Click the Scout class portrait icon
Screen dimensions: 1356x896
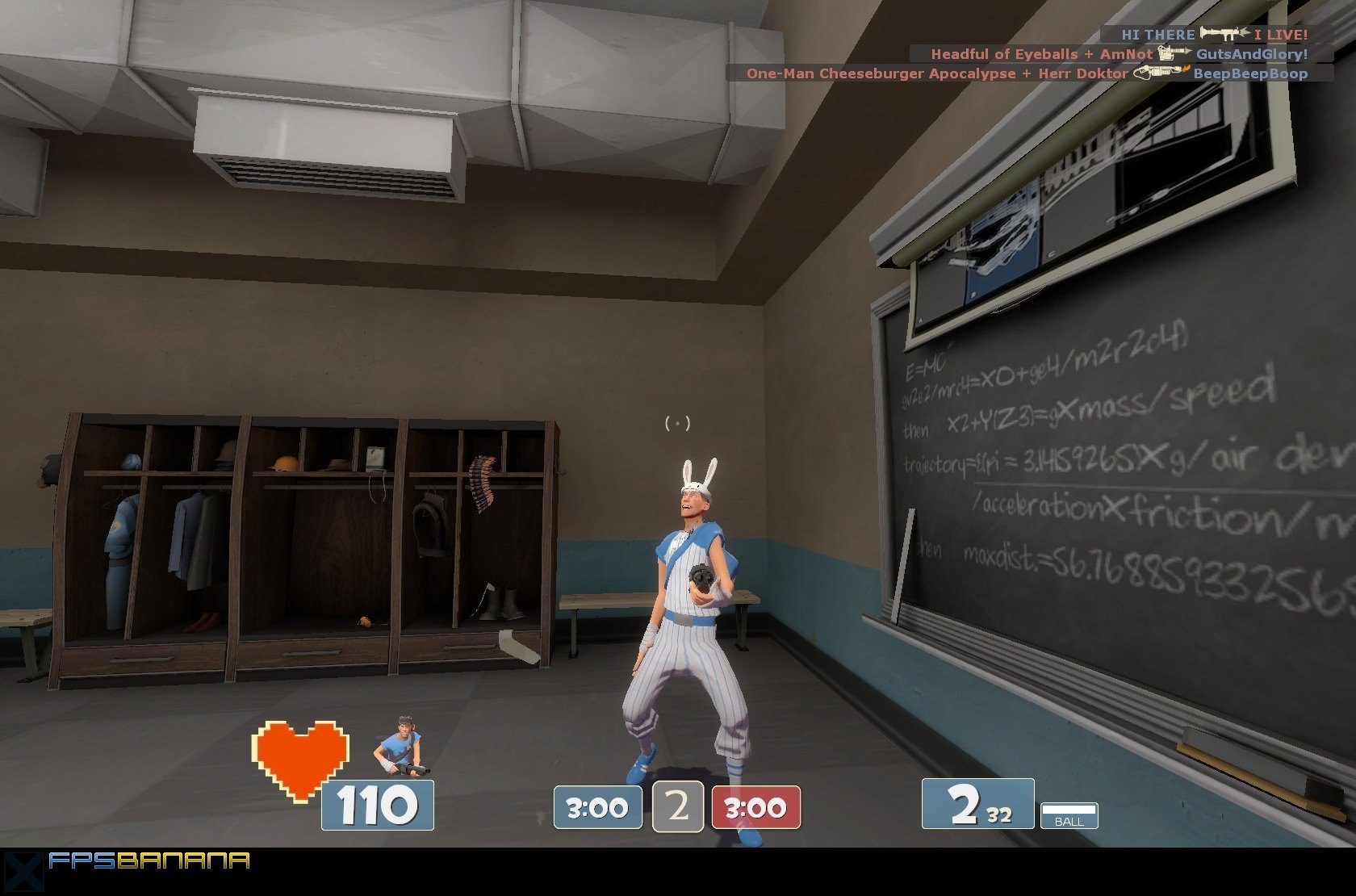click(x=401, y=747)
